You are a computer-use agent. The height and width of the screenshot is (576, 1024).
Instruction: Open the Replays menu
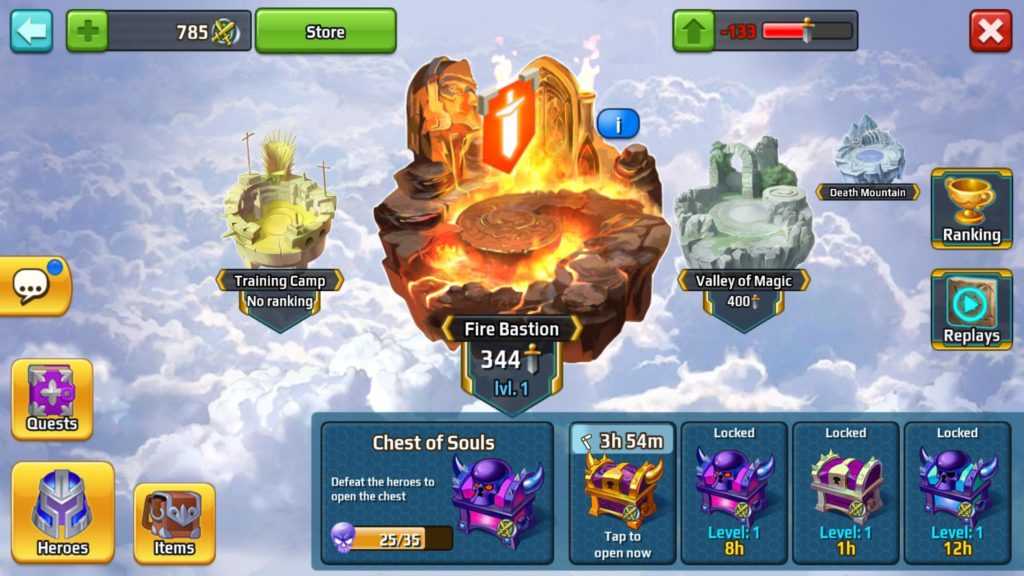(971, 309)
